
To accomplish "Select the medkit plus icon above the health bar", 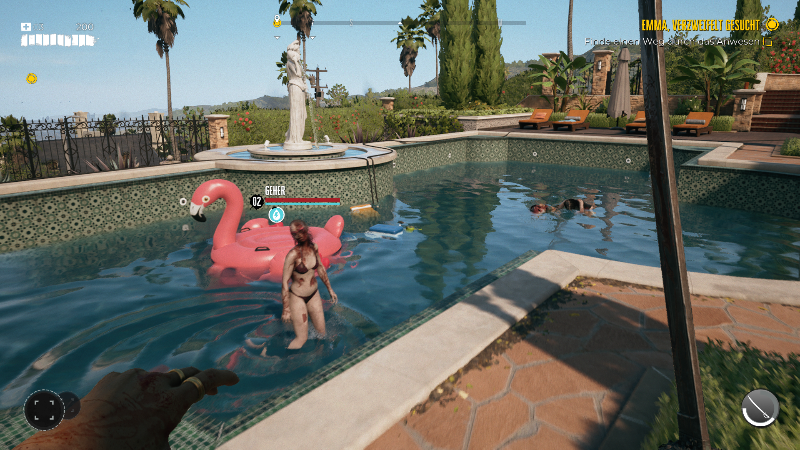I will pyautogui.click(x=27, y=27).
